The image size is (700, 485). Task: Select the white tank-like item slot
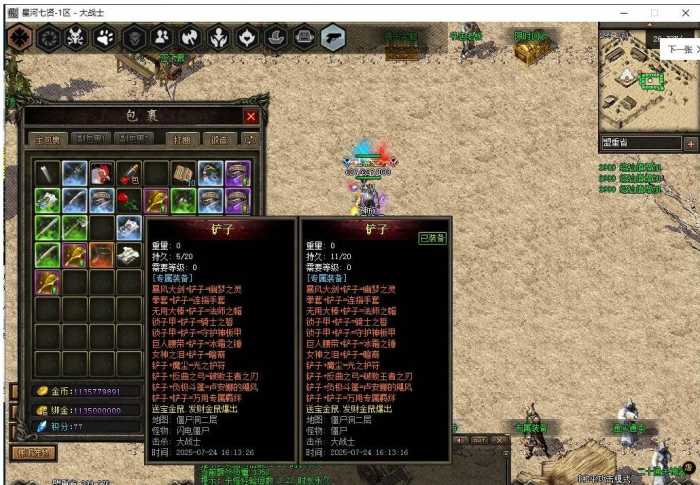click(x=128, y=254)
